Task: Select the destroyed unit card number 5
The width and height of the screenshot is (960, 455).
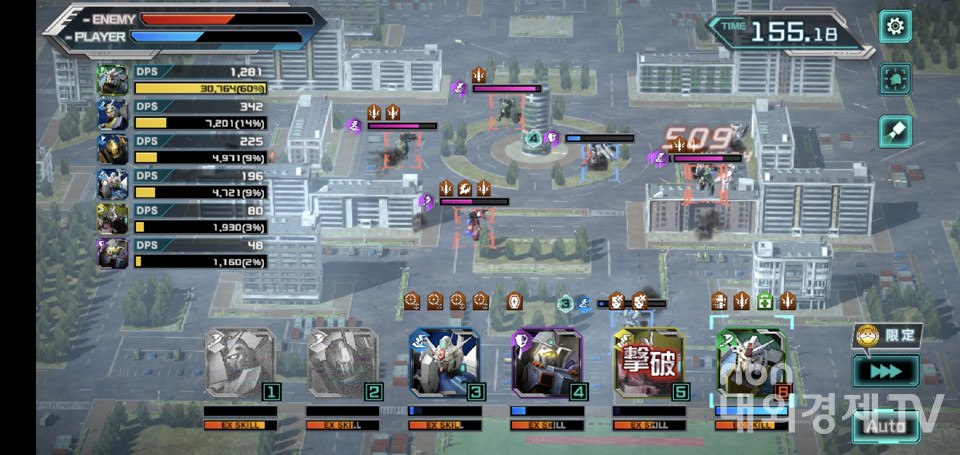Action: coord(649,364)
